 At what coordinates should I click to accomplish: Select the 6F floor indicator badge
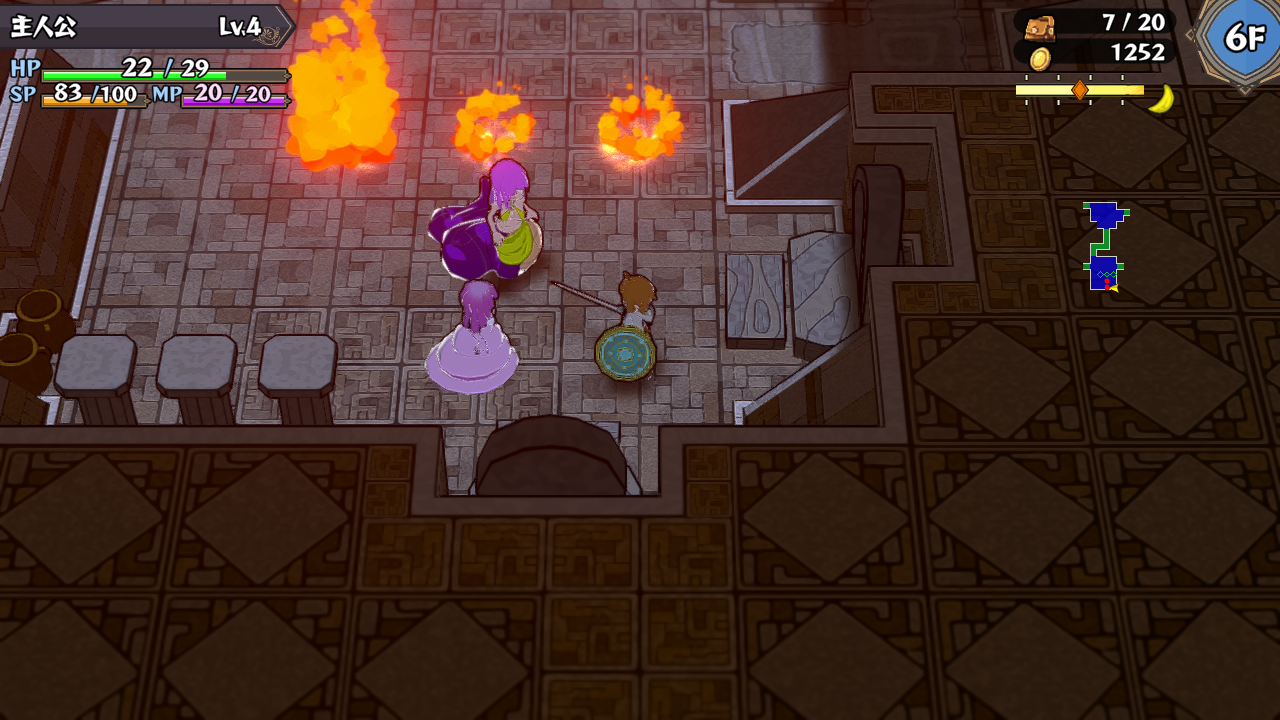click(x=1243, y=38)
